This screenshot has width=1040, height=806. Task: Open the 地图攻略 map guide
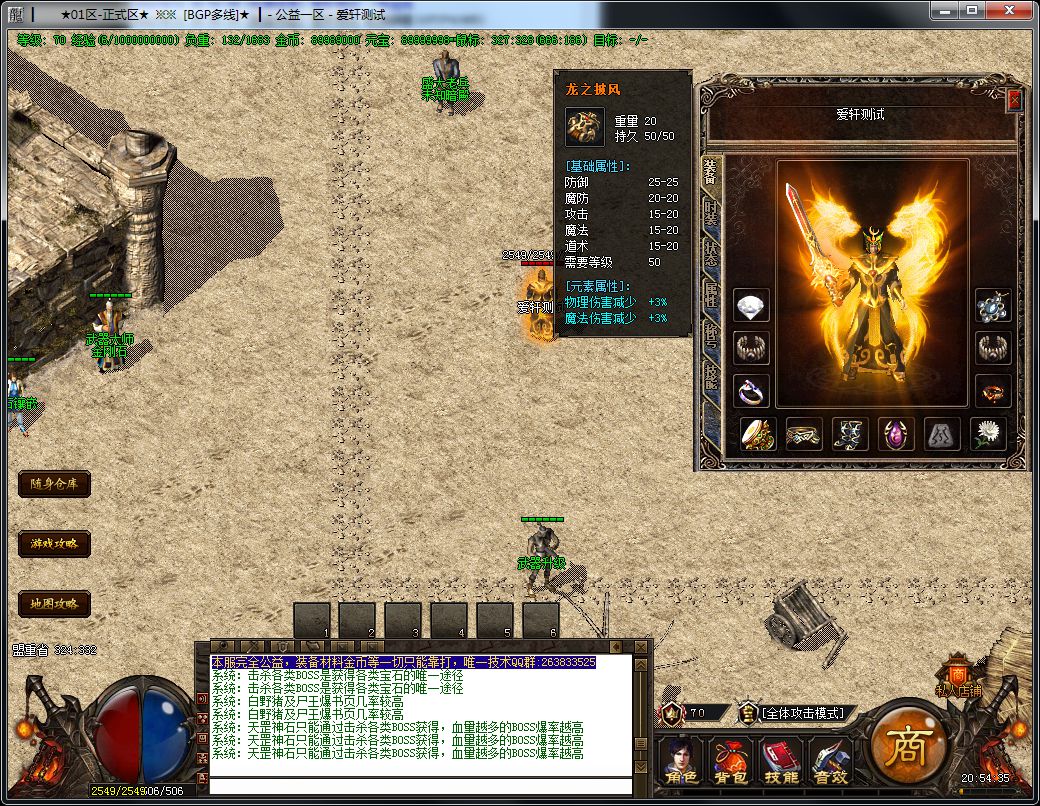pos(54,604)
